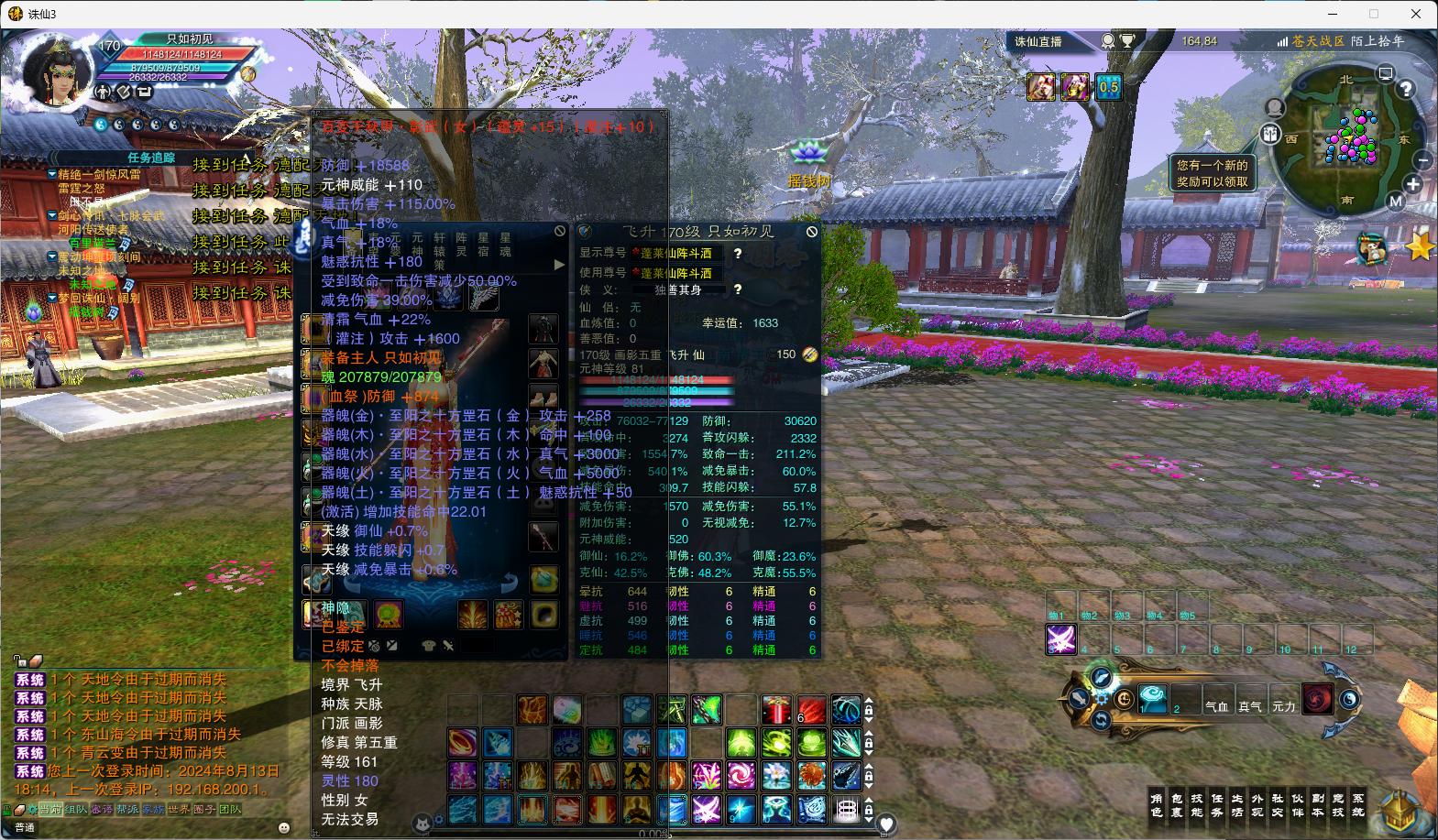1438x840 pixels.
Task: Open the 任务 quest menu
Action: (1217, 805)
